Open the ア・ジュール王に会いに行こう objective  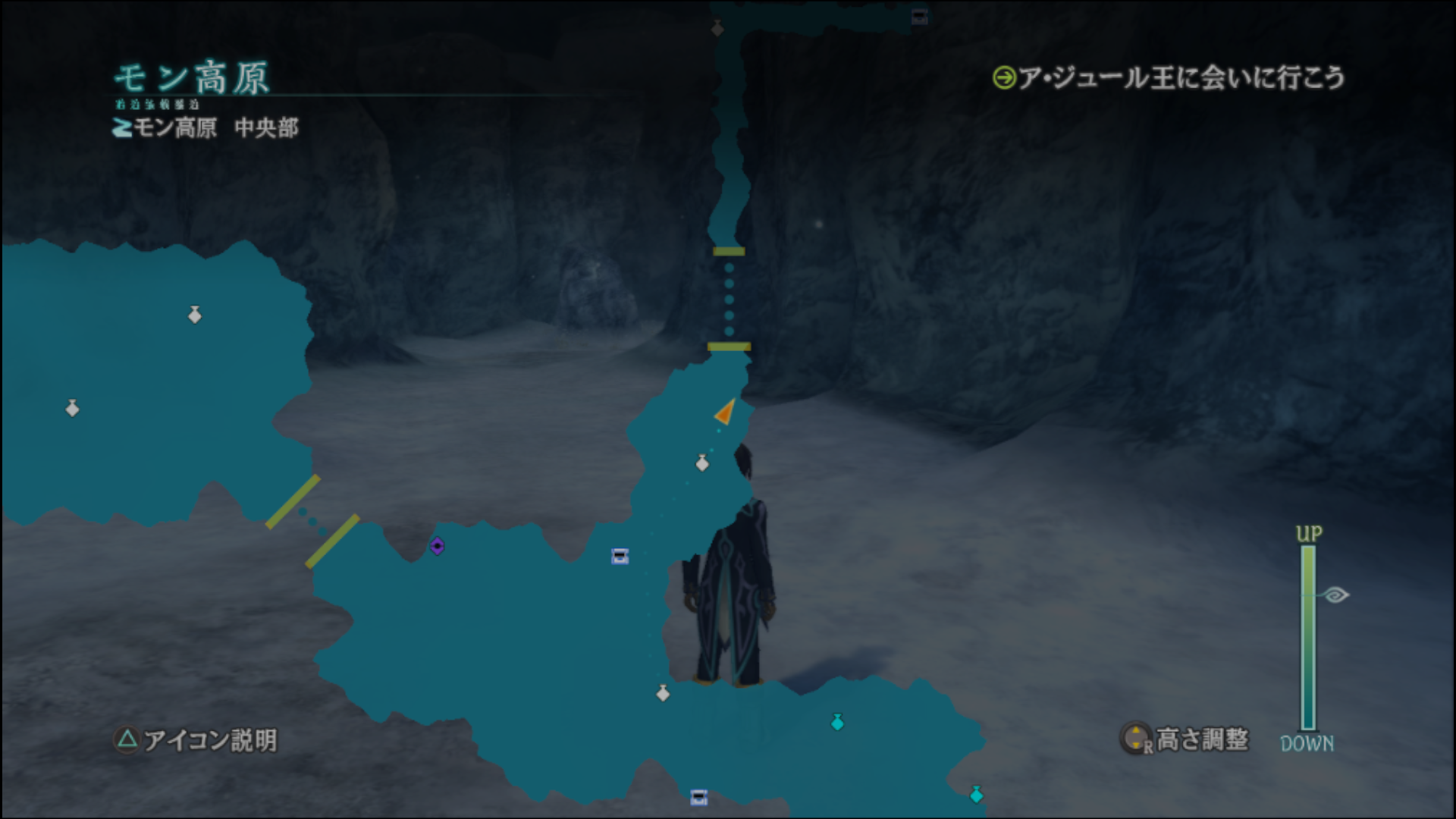(1169, 78)
